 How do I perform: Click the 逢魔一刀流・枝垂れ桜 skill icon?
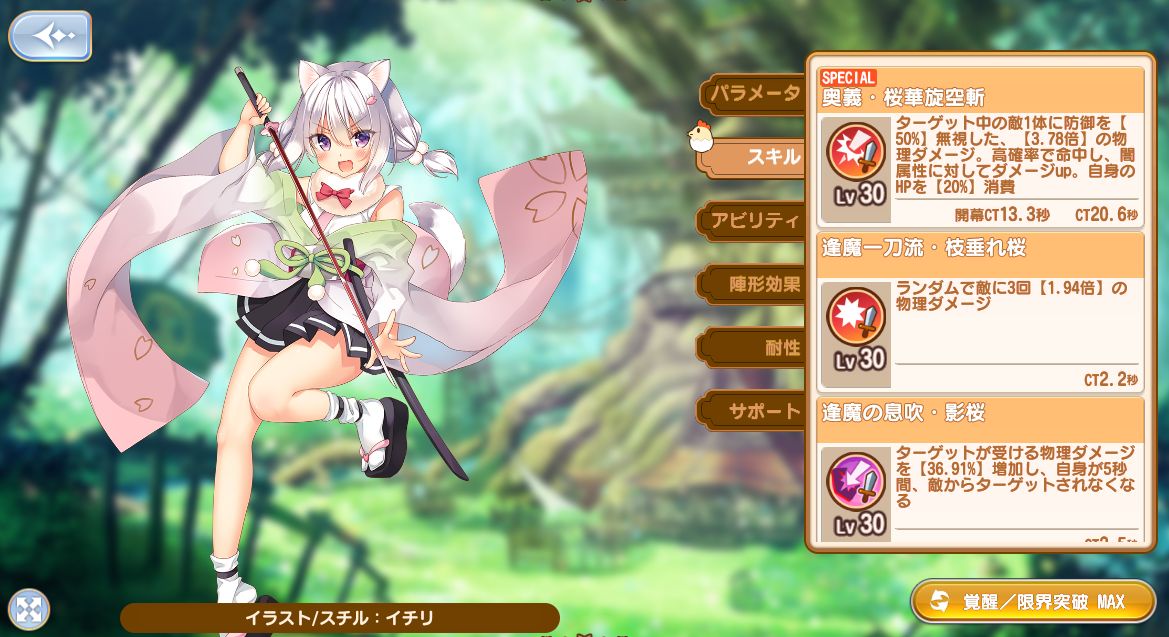pos(857,318)
